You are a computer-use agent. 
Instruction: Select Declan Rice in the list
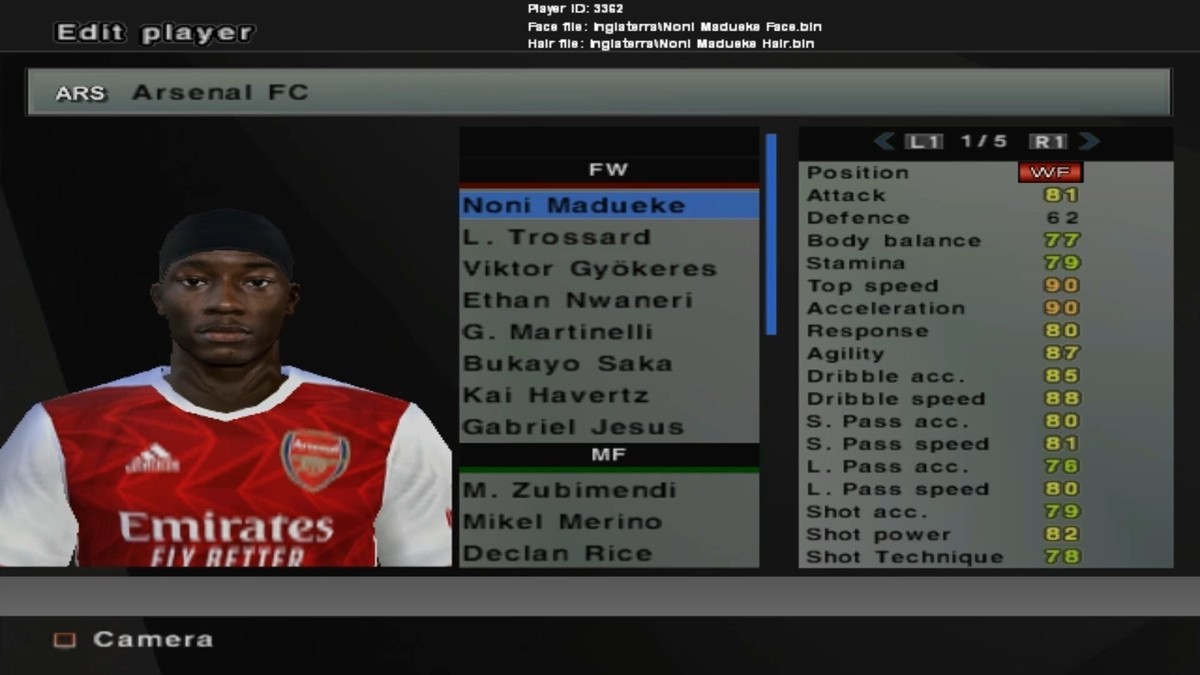click(608, 553)
